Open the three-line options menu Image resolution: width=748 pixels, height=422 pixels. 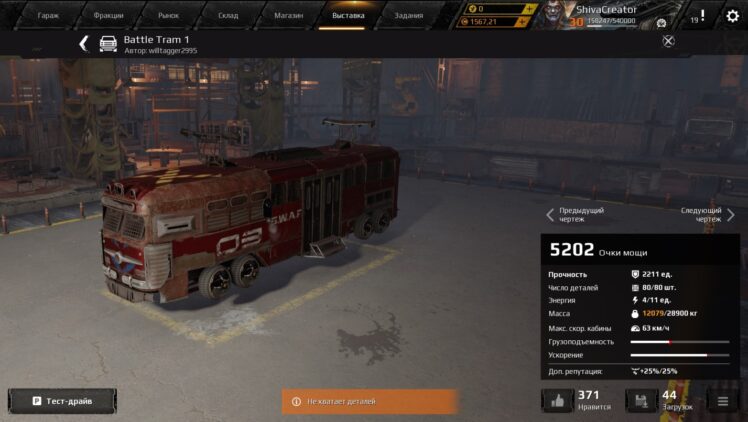tap(720, 401)
